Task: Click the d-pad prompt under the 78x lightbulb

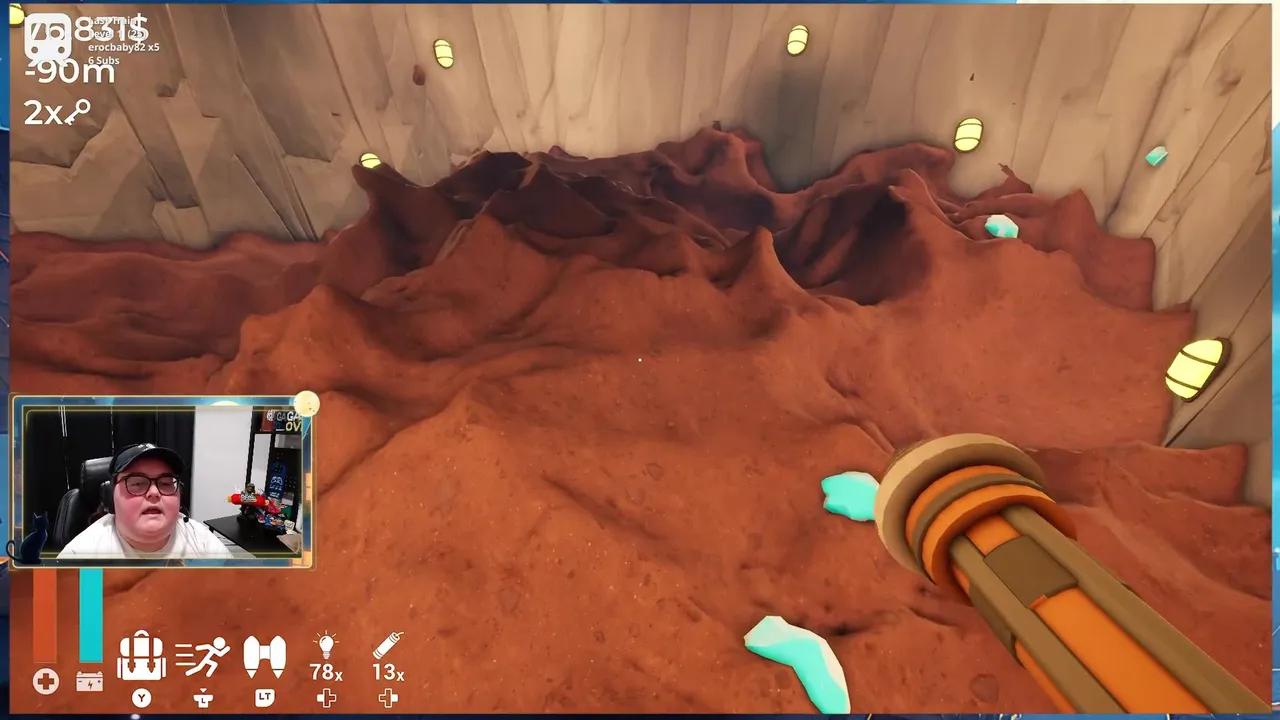Action: tap(326, 698)
